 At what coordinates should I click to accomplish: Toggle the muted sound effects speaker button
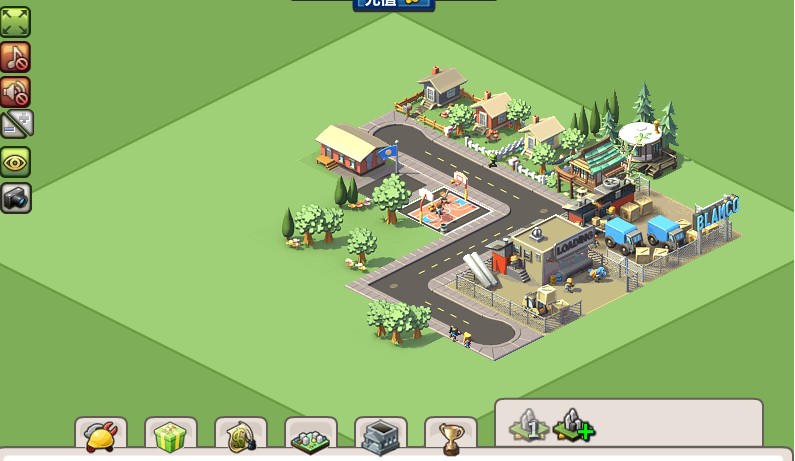click(15, 92)
